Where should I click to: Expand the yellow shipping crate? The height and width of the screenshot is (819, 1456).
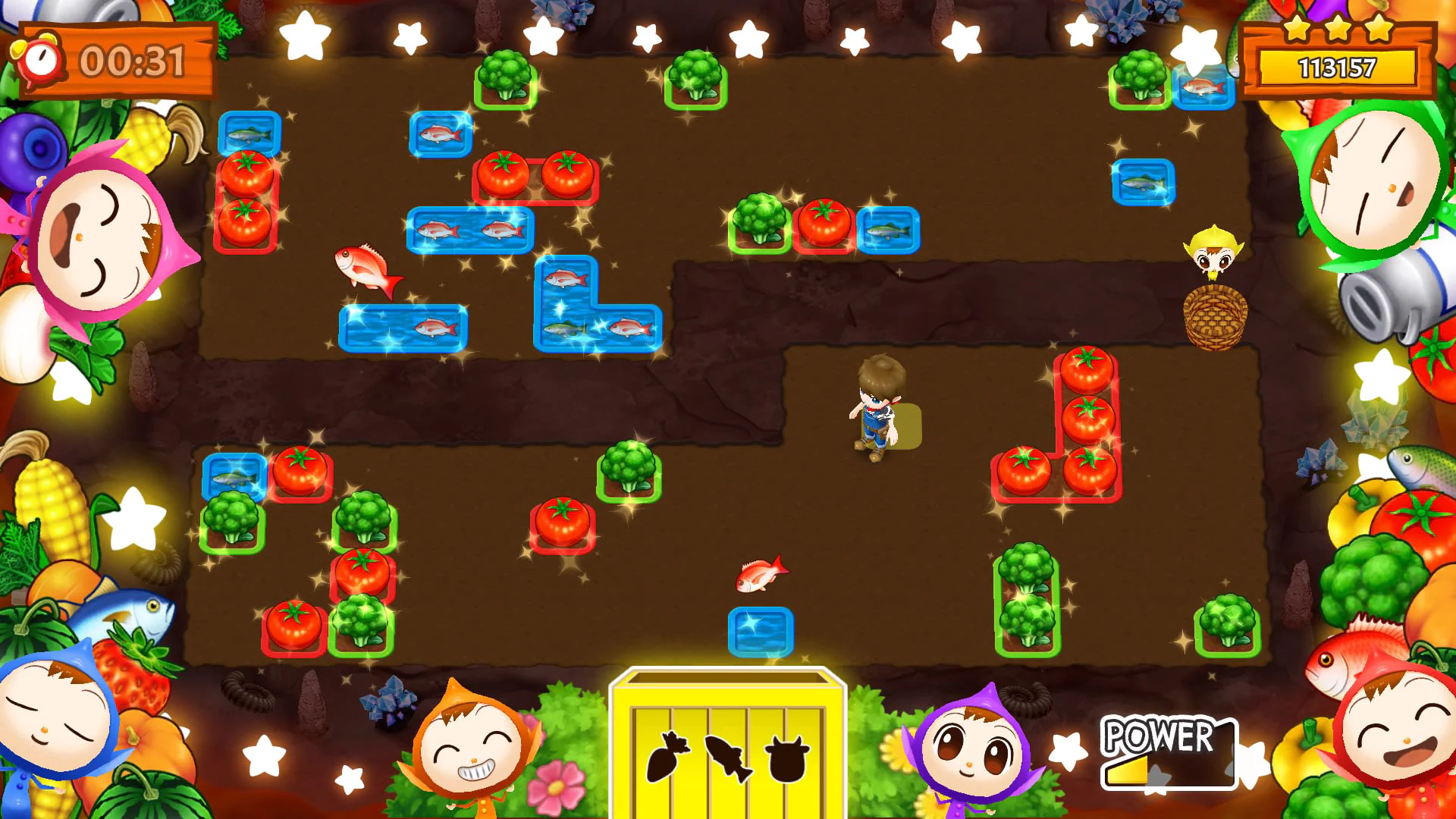(x=728, y=739)
